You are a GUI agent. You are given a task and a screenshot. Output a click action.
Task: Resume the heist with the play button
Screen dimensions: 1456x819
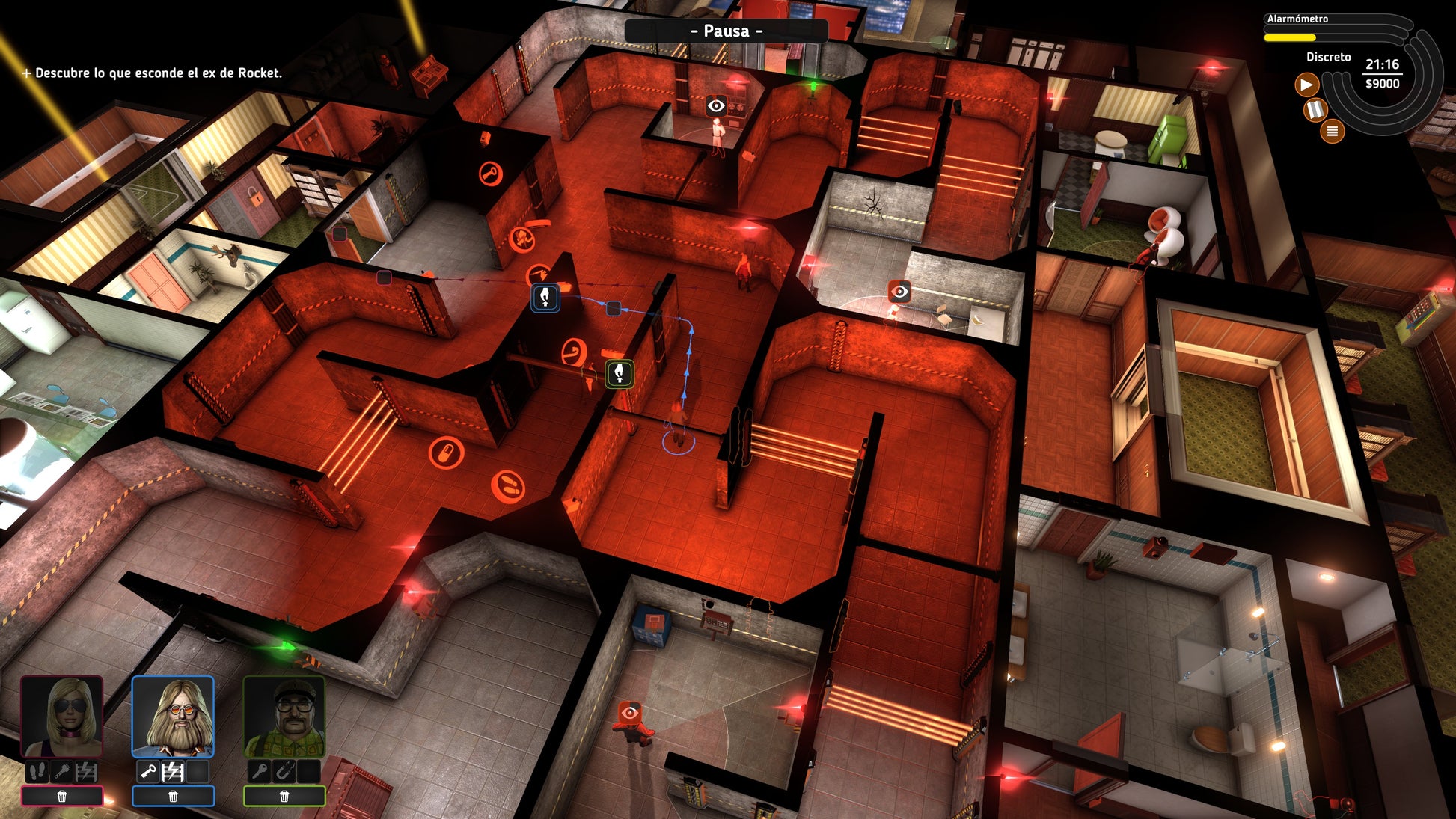pyautogui.click(x=1306, y=85)
